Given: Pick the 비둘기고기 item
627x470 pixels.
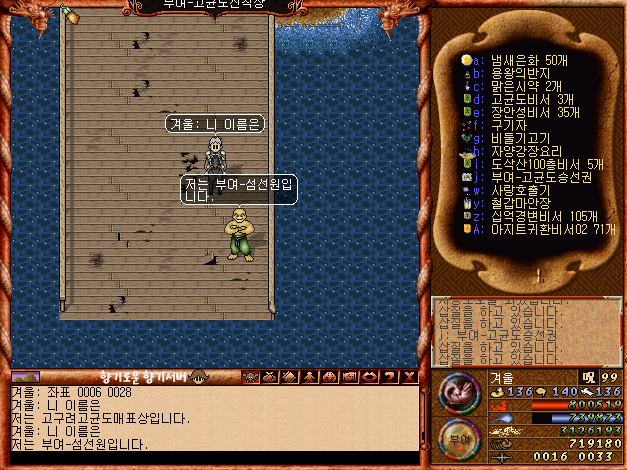Looking at the screenshot, I should tap(517, 139).
